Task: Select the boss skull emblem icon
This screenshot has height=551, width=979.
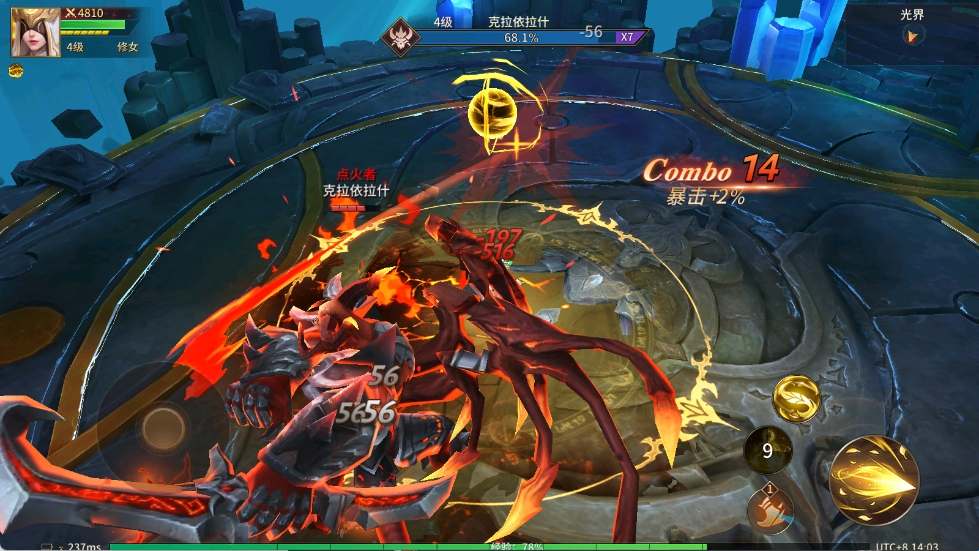Action: point(400,38)
